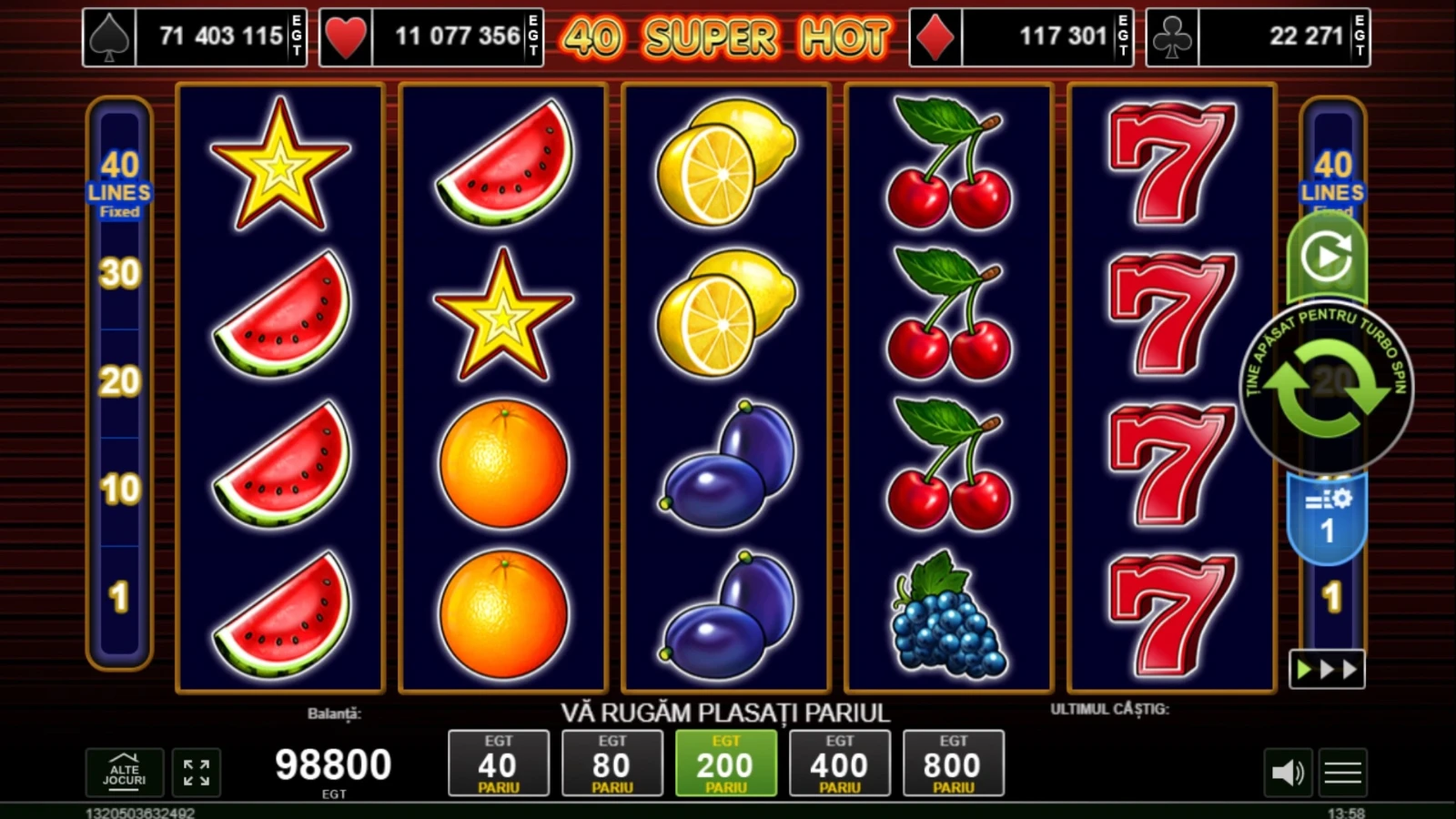Viewport: 1456px width, 819px height.
Task: Place a 400 bet
Action: tap(839, 763)
